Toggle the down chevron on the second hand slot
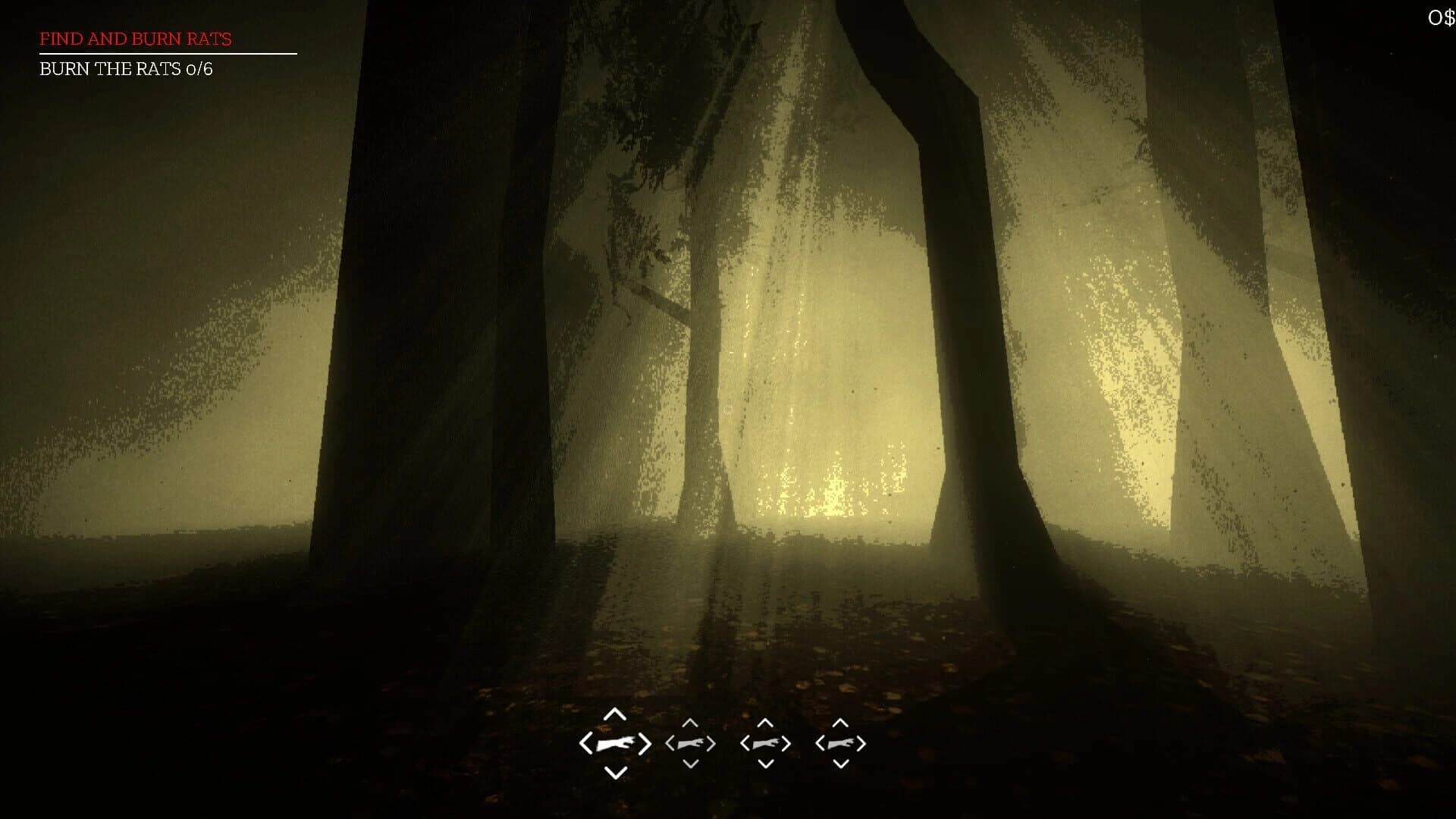1456x819 pixels. click(690, 765)
